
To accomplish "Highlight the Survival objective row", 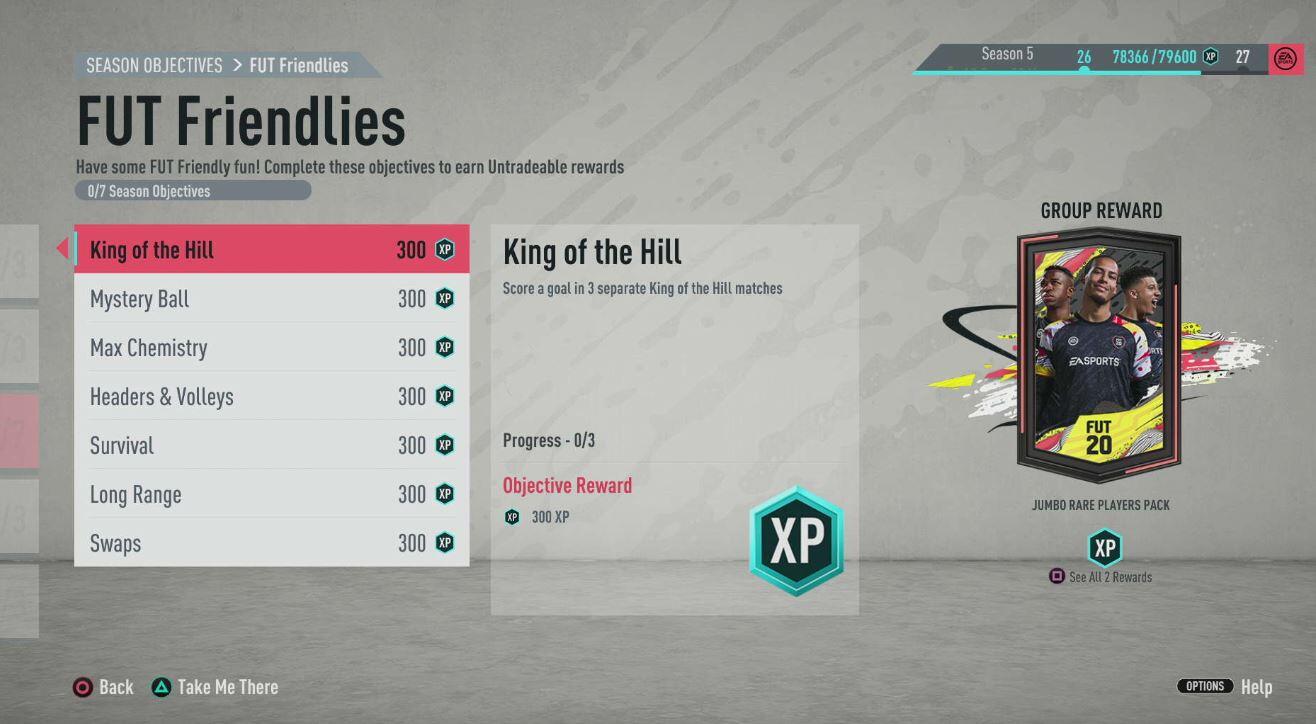I will (271, 446).
